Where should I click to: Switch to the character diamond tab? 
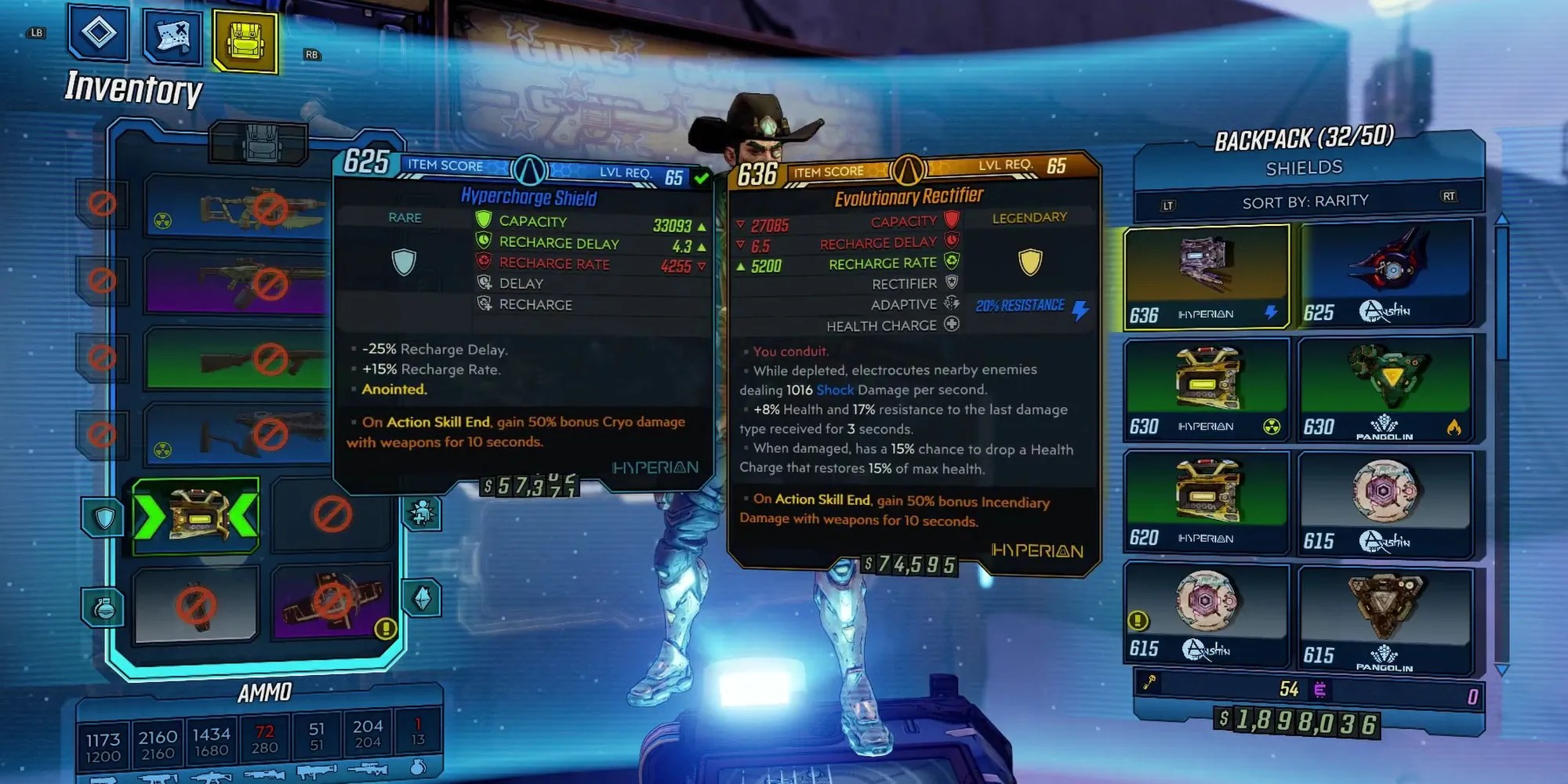(100, 31)
